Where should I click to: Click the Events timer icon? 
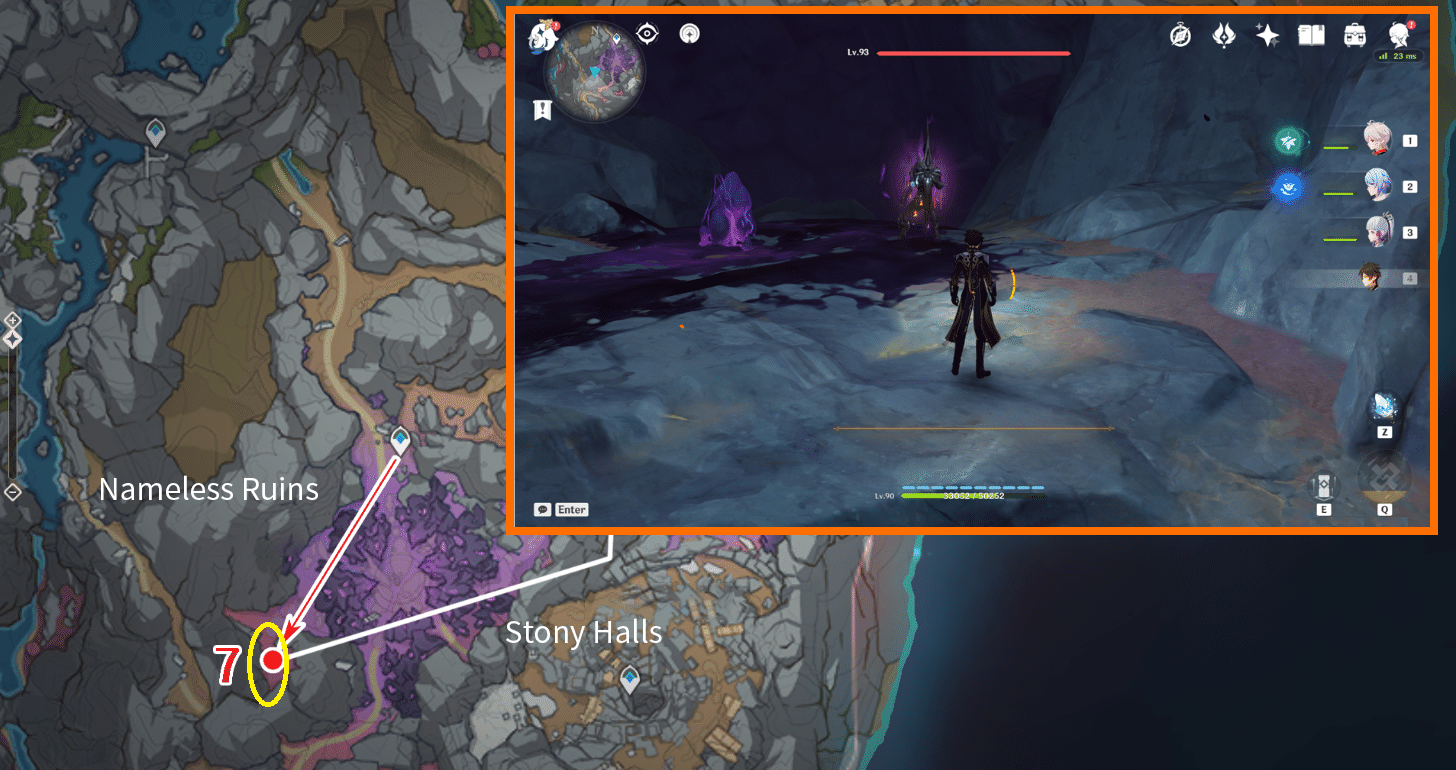point(1180,35)
